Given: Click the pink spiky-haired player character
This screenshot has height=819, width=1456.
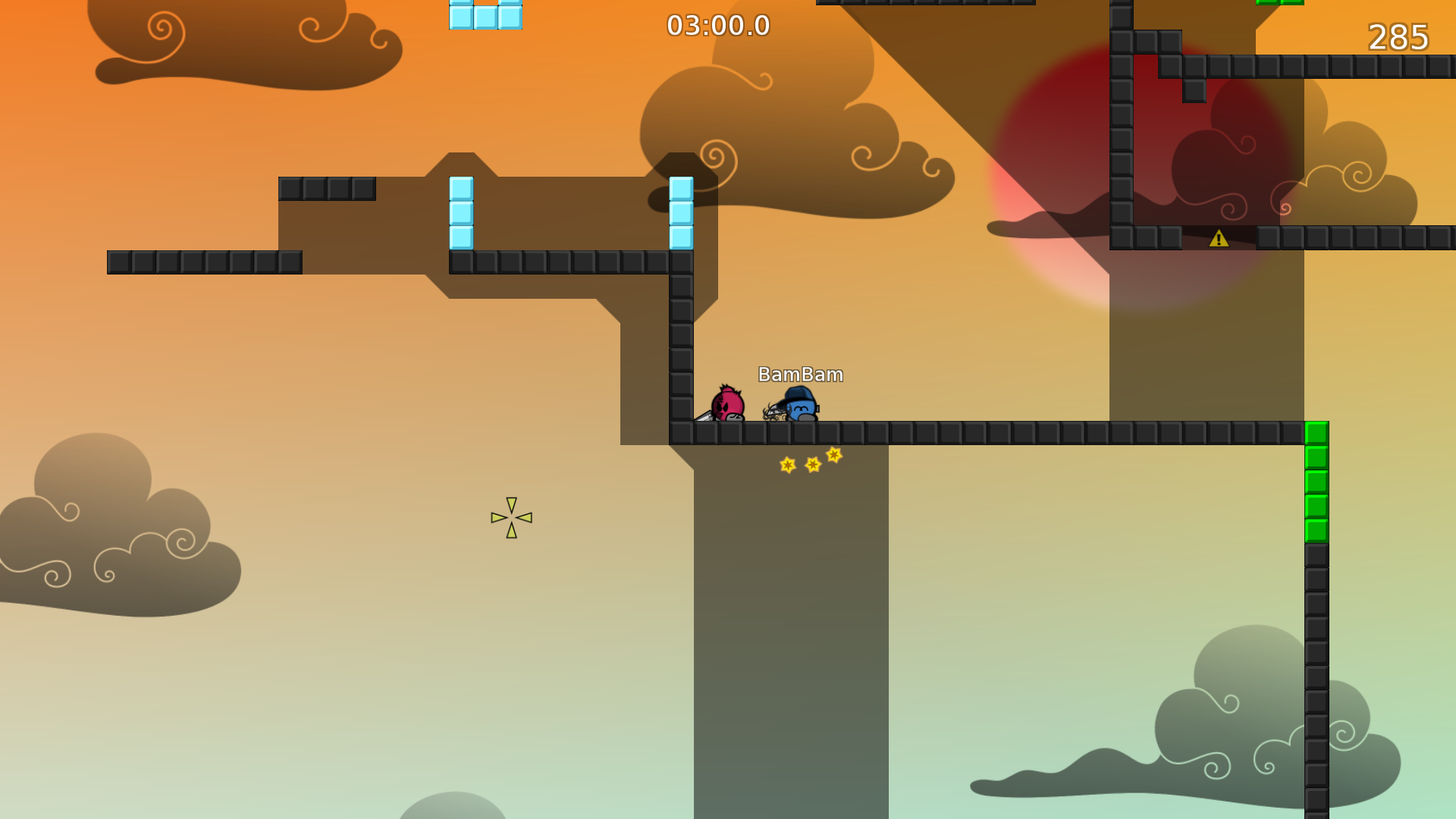Looking at the screenshot, I should tap(726, 402).
